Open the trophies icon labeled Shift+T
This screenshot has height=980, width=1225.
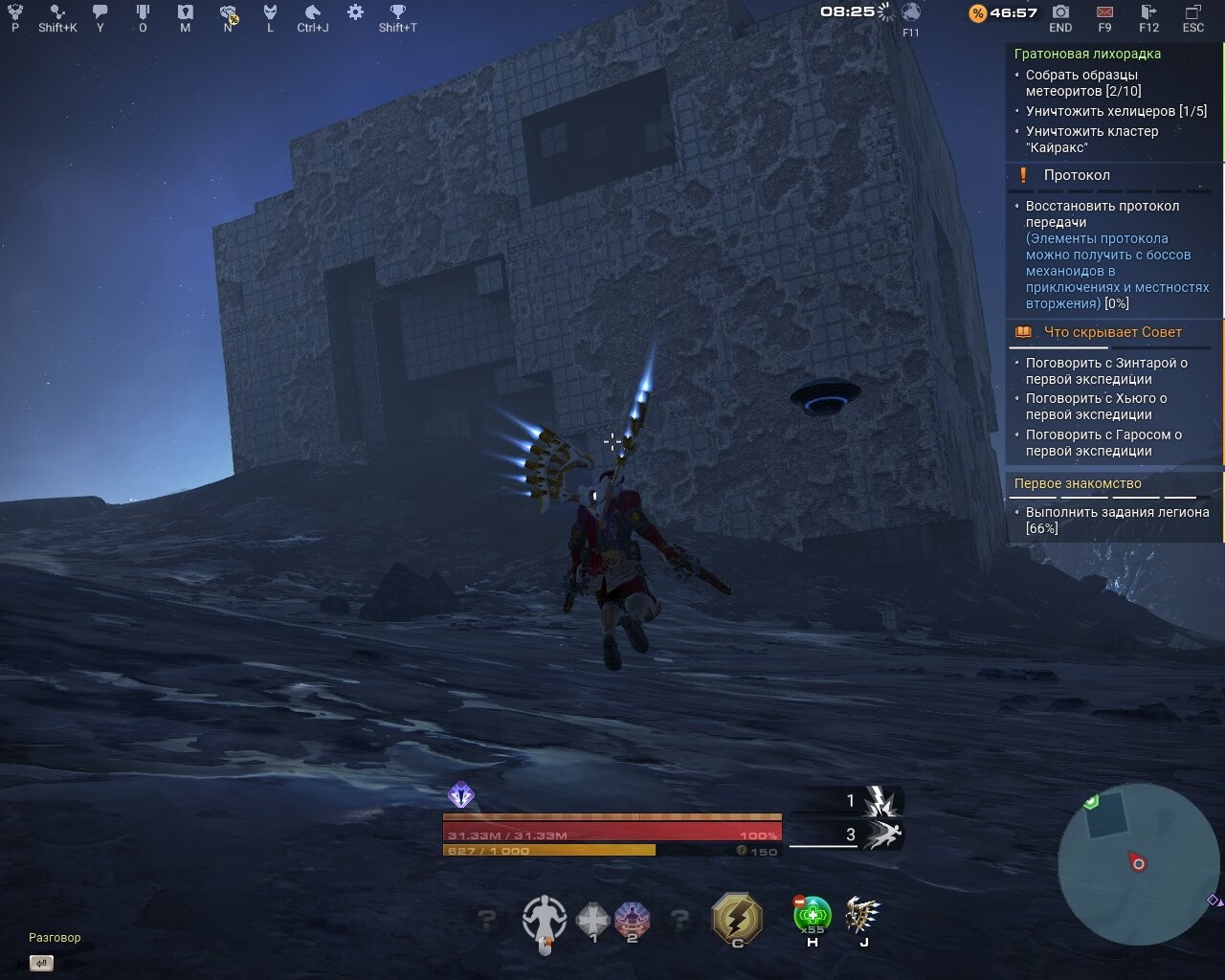pyautogui.click(x=399, y=13)
